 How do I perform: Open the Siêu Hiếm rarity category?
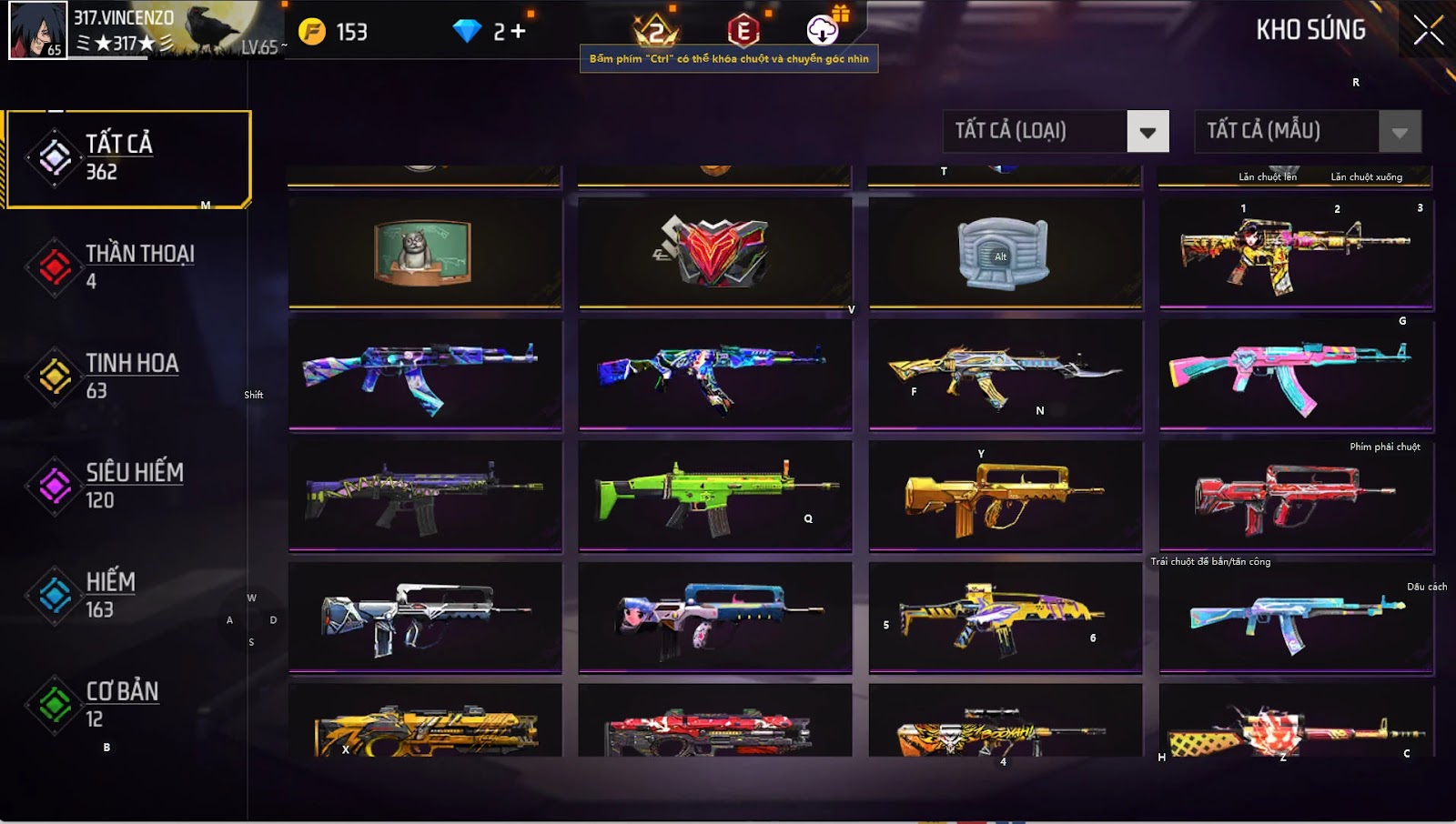[x=127, y=485]
